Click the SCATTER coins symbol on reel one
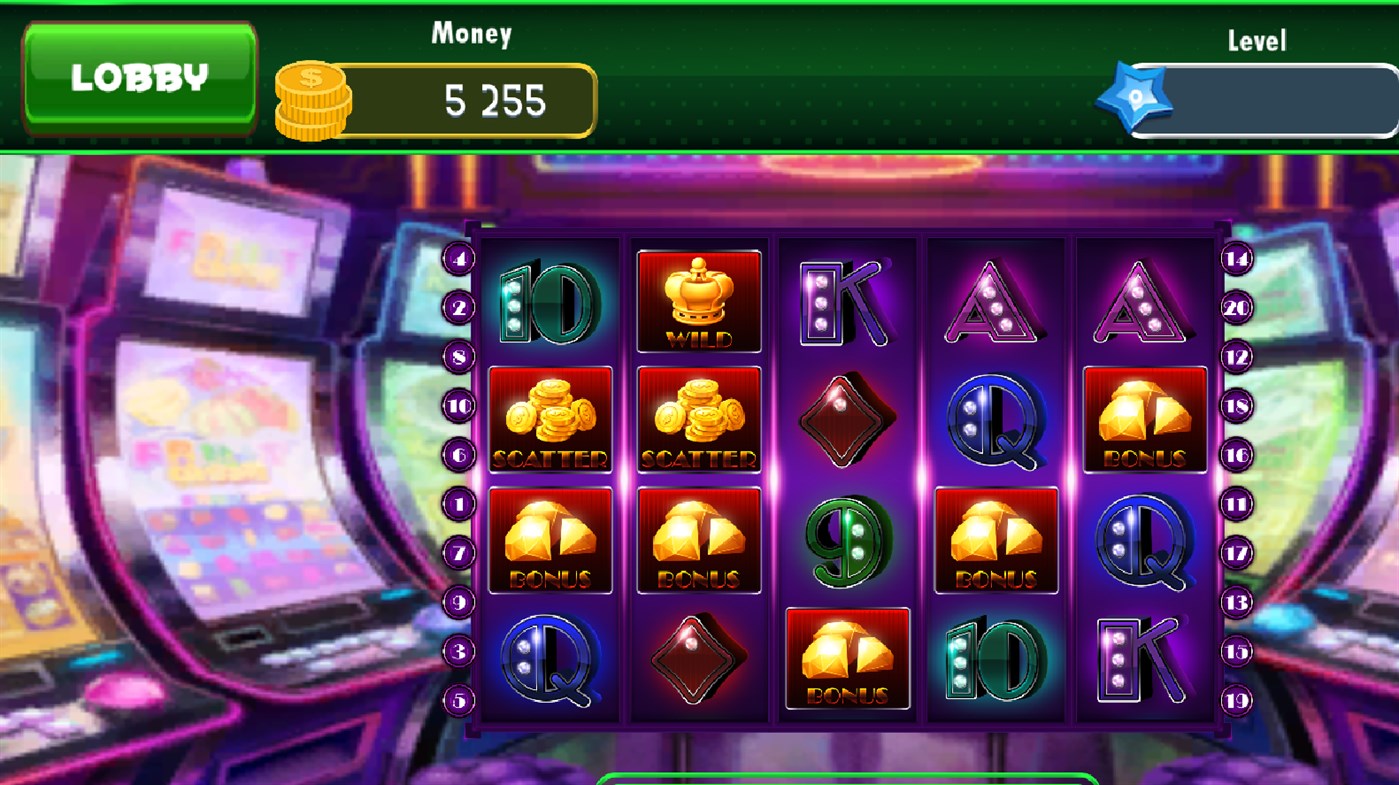Image resolution: width=1399 pixels, height=785 pixels. pyautogui.click(x=550, y=419)
